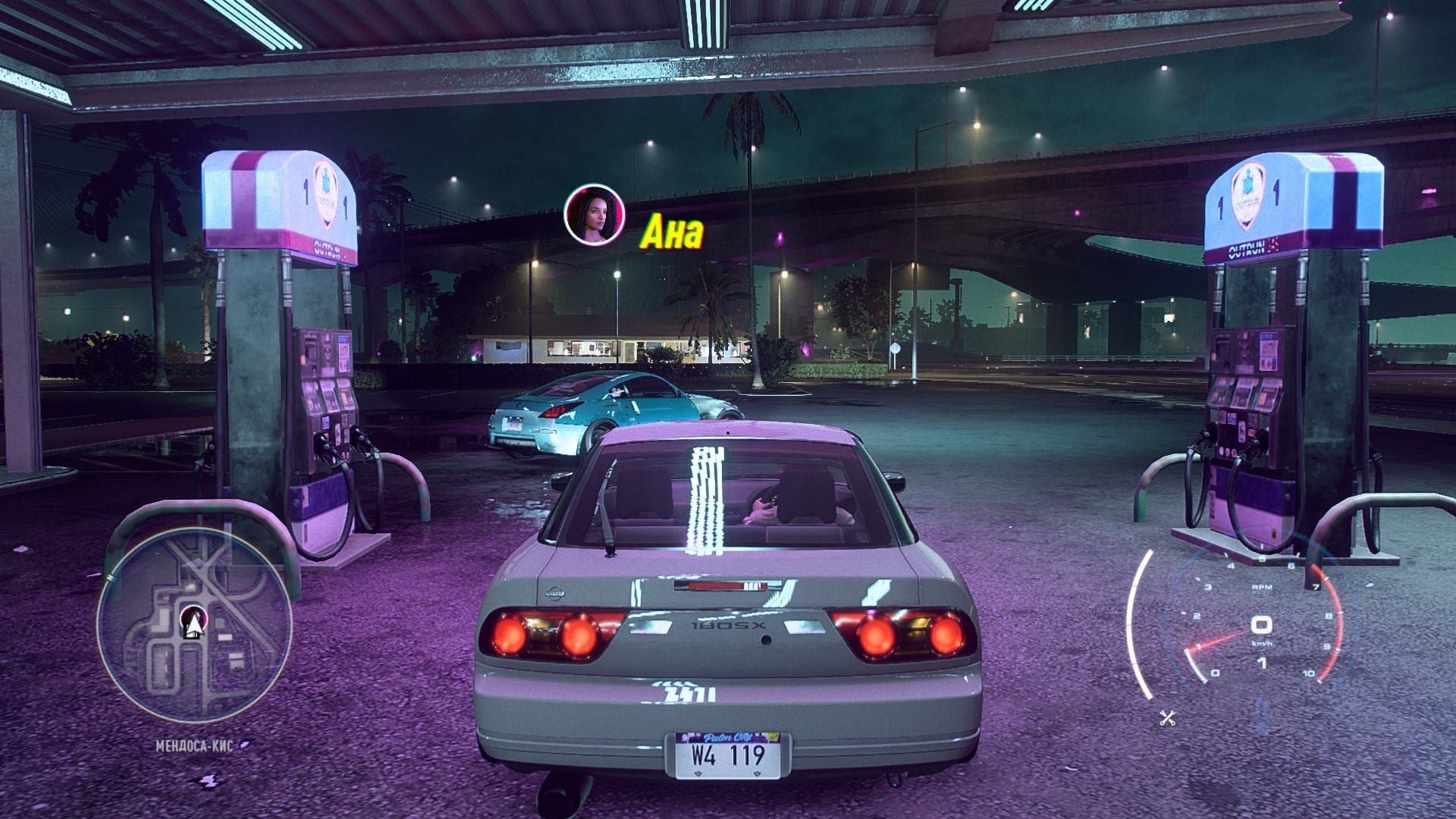Click the gear indicator showing 1
This screenshot has height=819, width=1456.
tap(1261, 661)
